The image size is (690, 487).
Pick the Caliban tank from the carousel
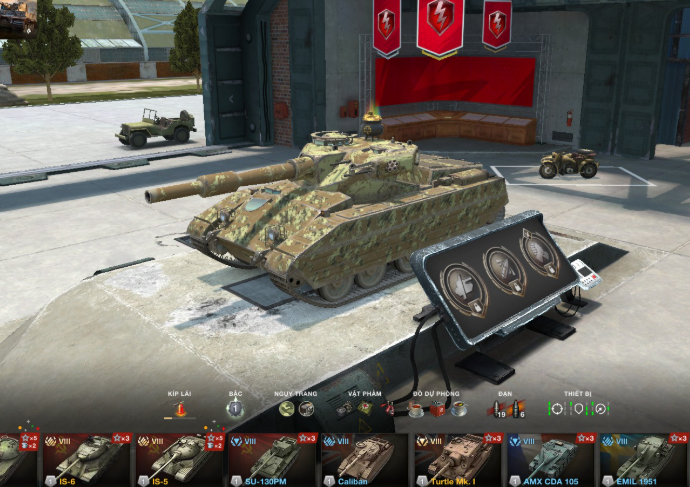[365, 460]
